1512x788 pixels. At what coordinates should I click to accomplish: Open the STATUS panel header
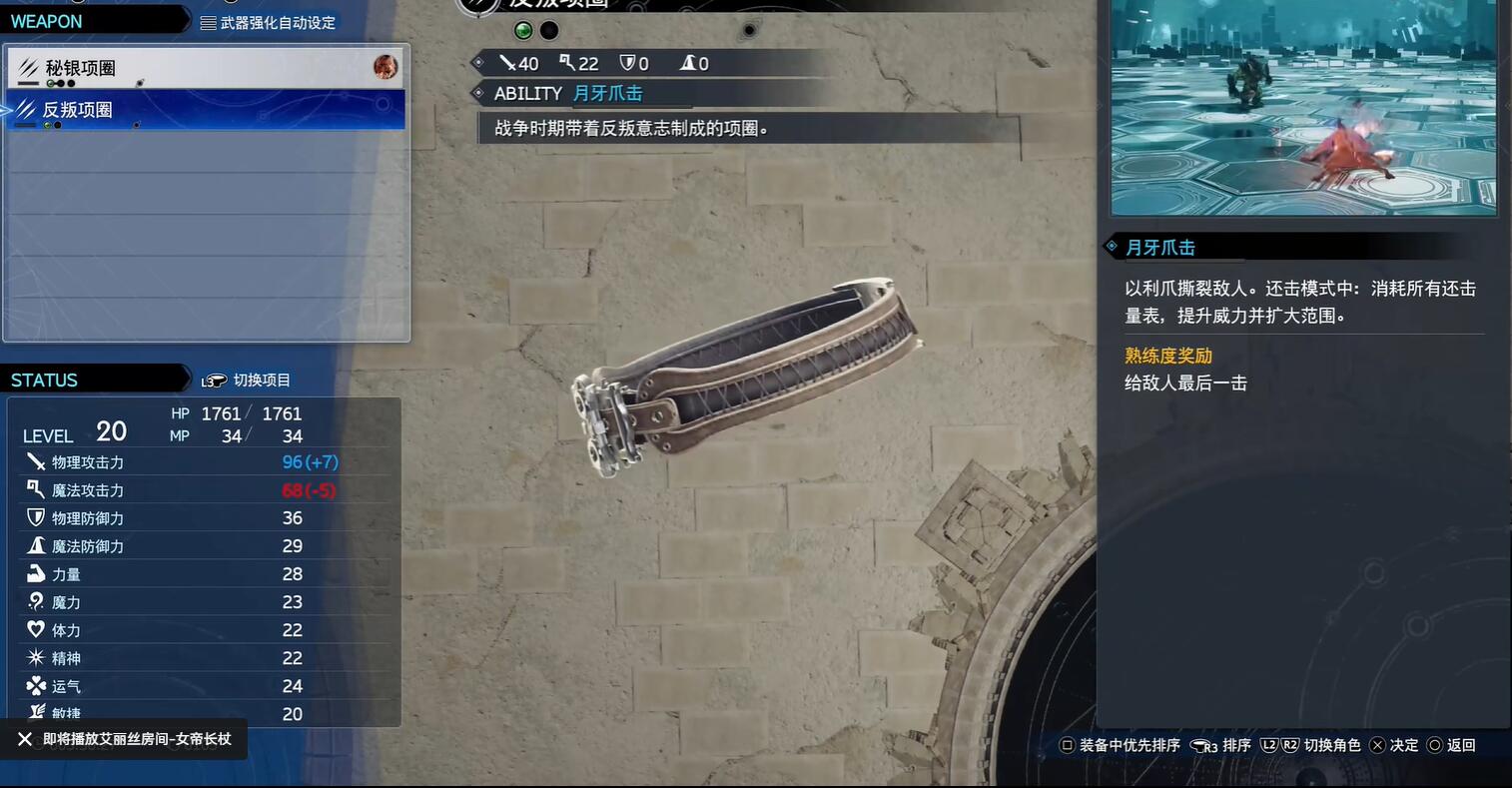[44, 379]
